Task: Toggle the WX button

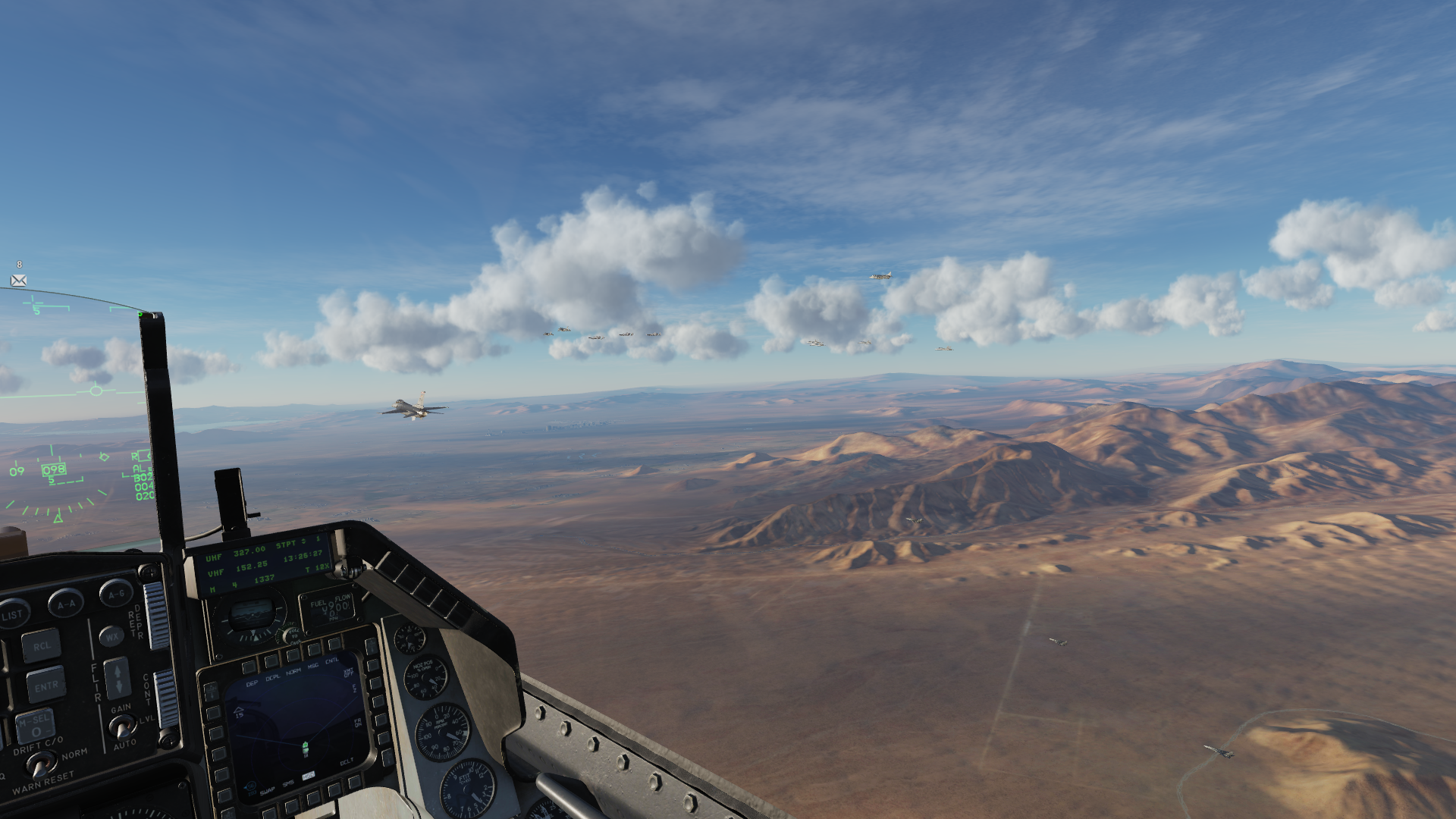Action: [x=111, y=636]
